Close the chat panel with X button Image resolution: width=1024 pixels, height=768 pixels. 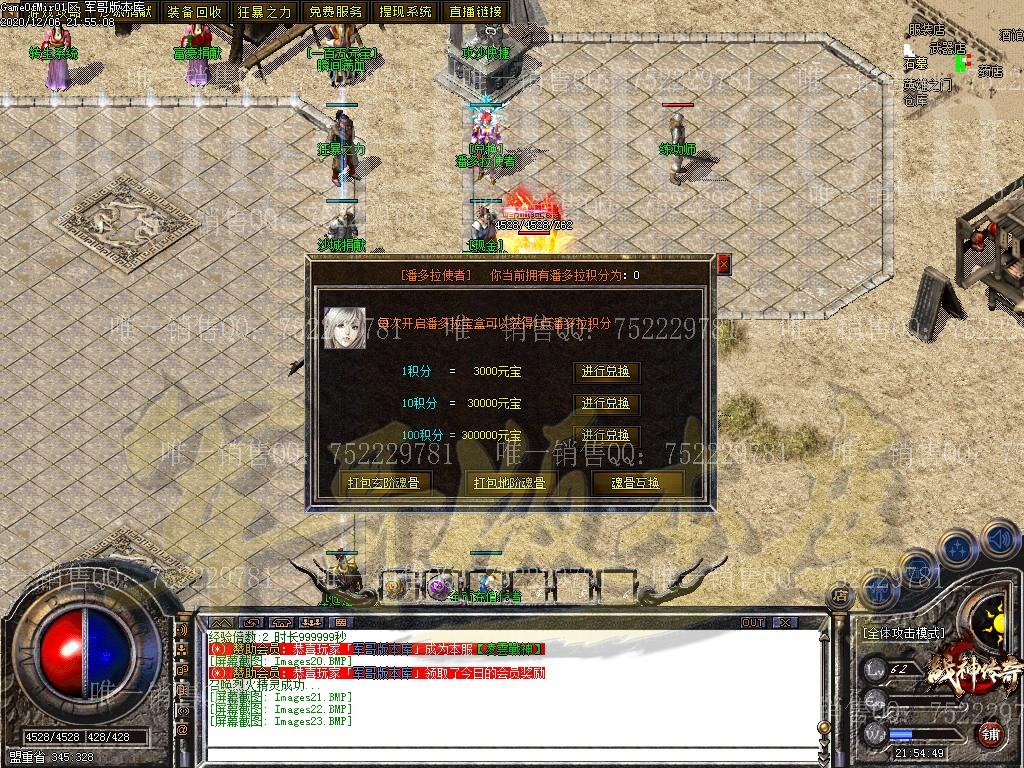[785, 622]
